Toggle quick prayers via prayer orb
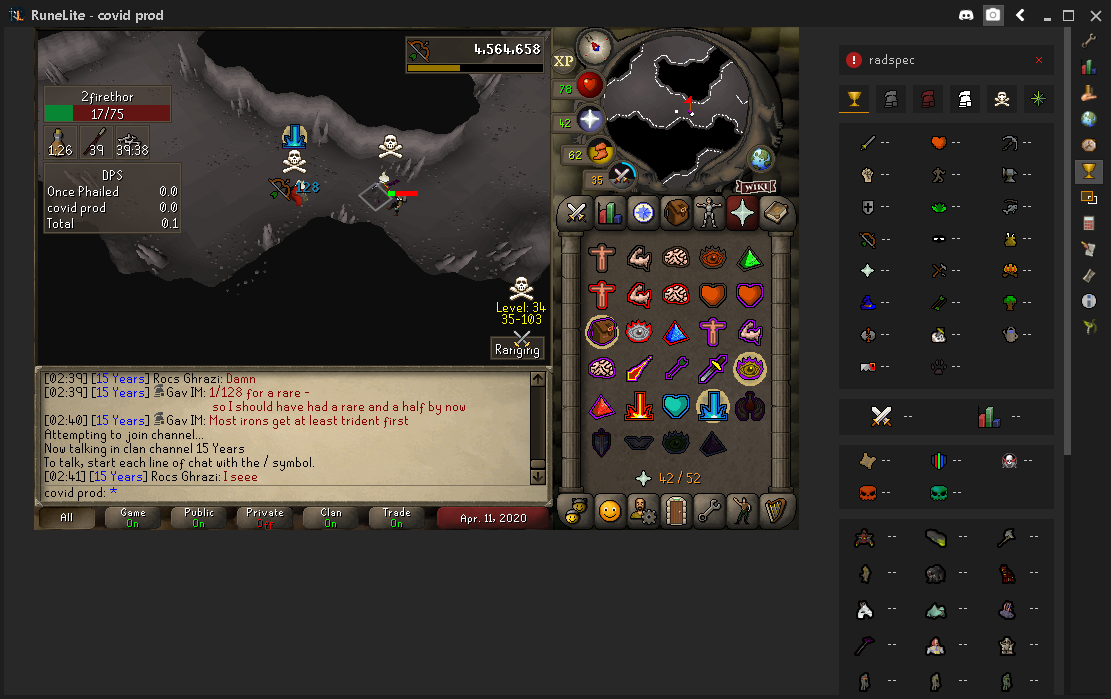The height and width of the screenshot is (699, 1111). (590, 120)
